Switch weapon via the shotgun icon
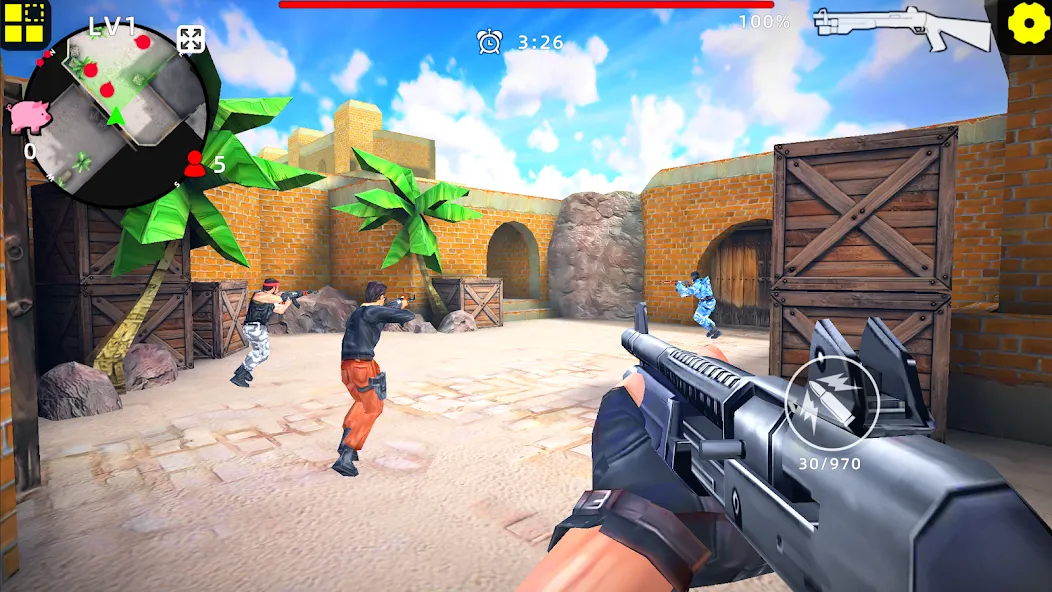 point(902,27)
